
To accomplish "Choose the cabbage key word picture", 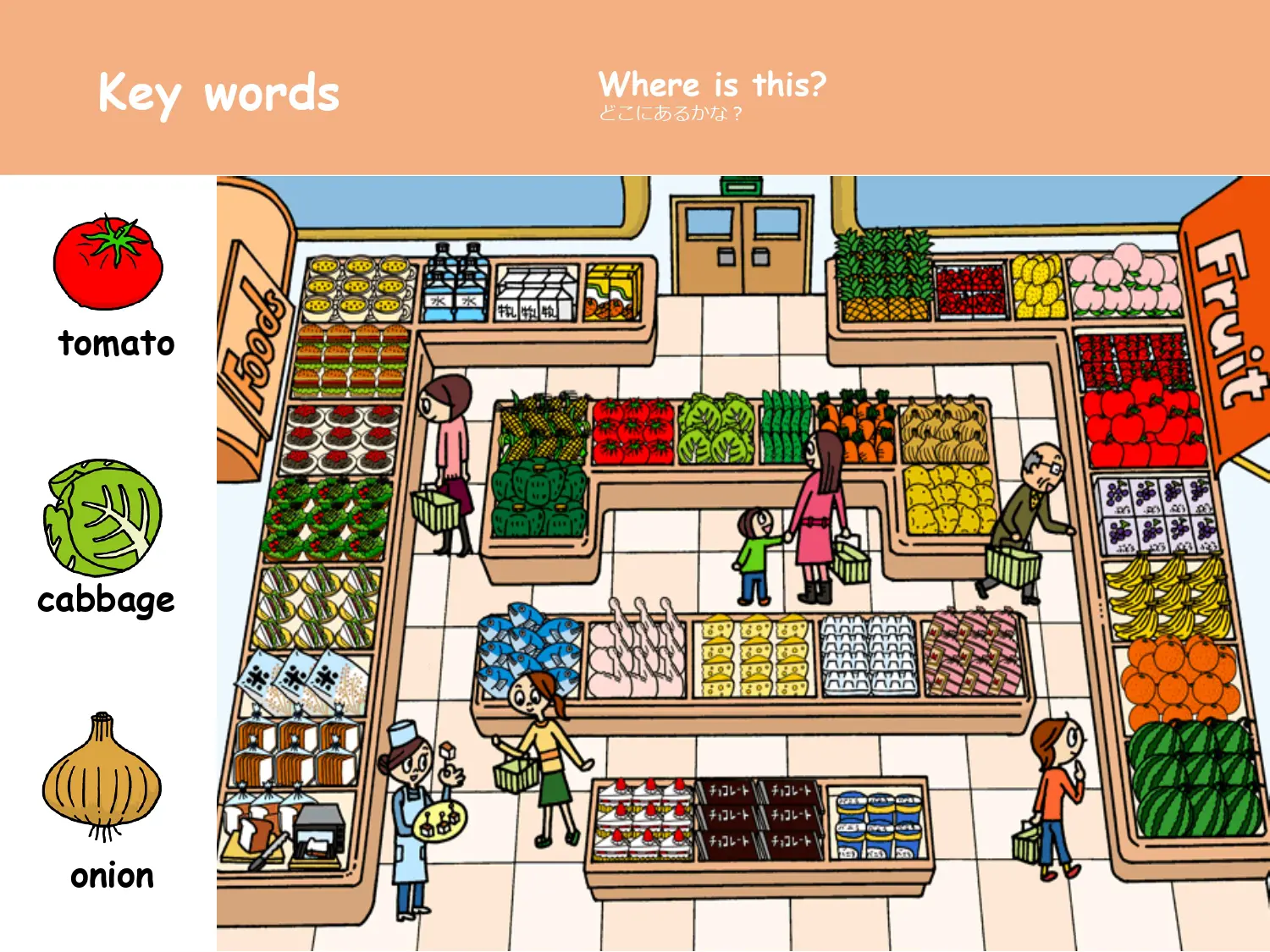I will point(103,518).
